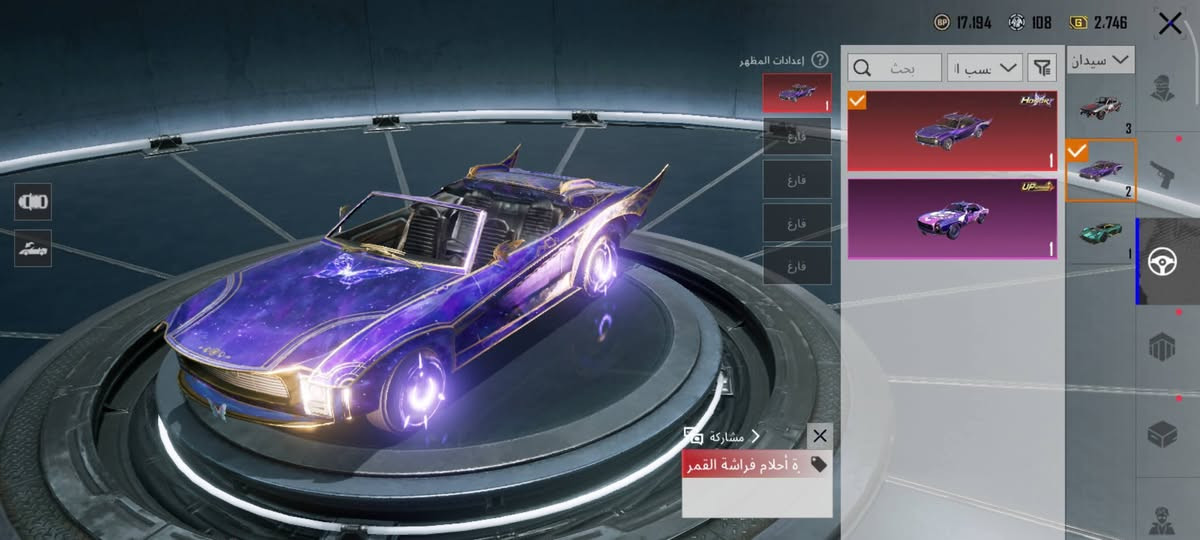Select the black and red car thumbnail

(1101, 107)
